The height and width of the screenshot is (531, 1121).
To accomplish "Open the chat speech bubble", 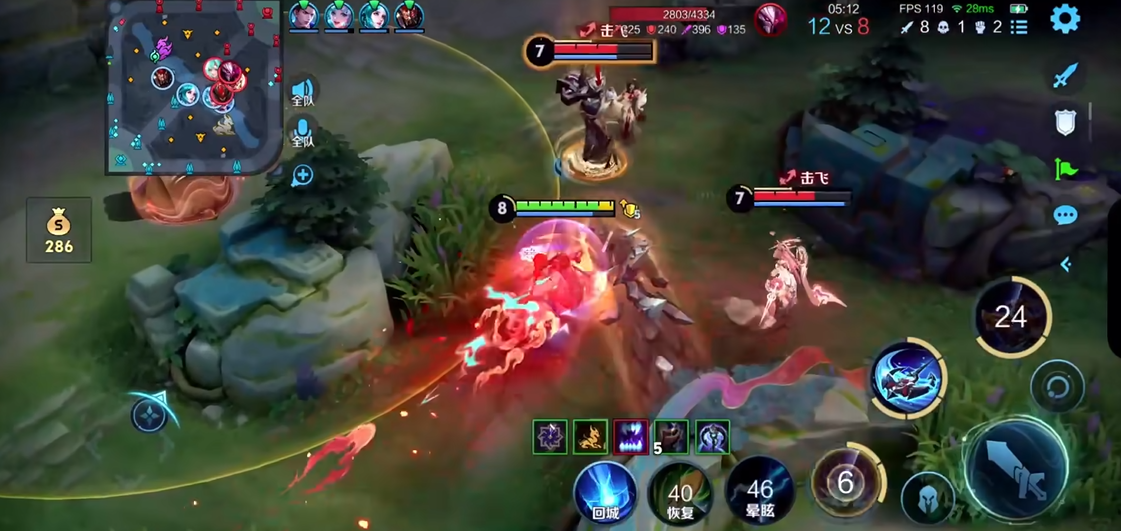I will pos(1066,215).
